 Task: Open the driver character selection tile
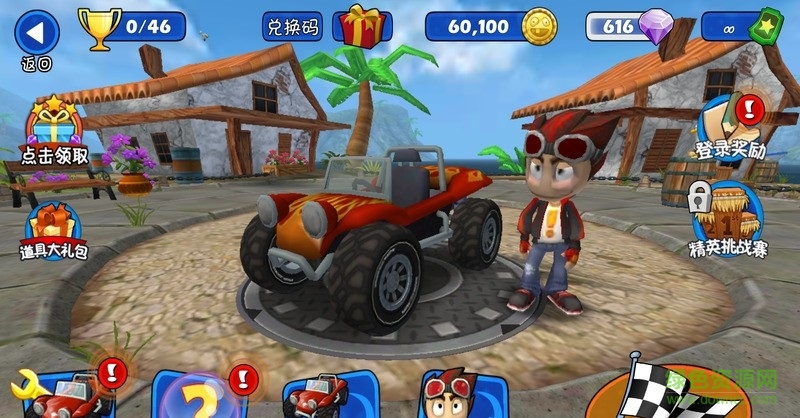tap(448, 394)
